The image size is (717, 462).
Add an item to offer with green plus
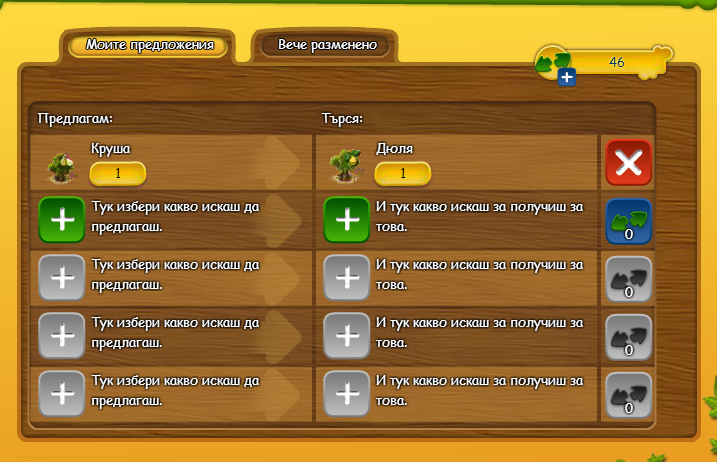coord(62,221)
